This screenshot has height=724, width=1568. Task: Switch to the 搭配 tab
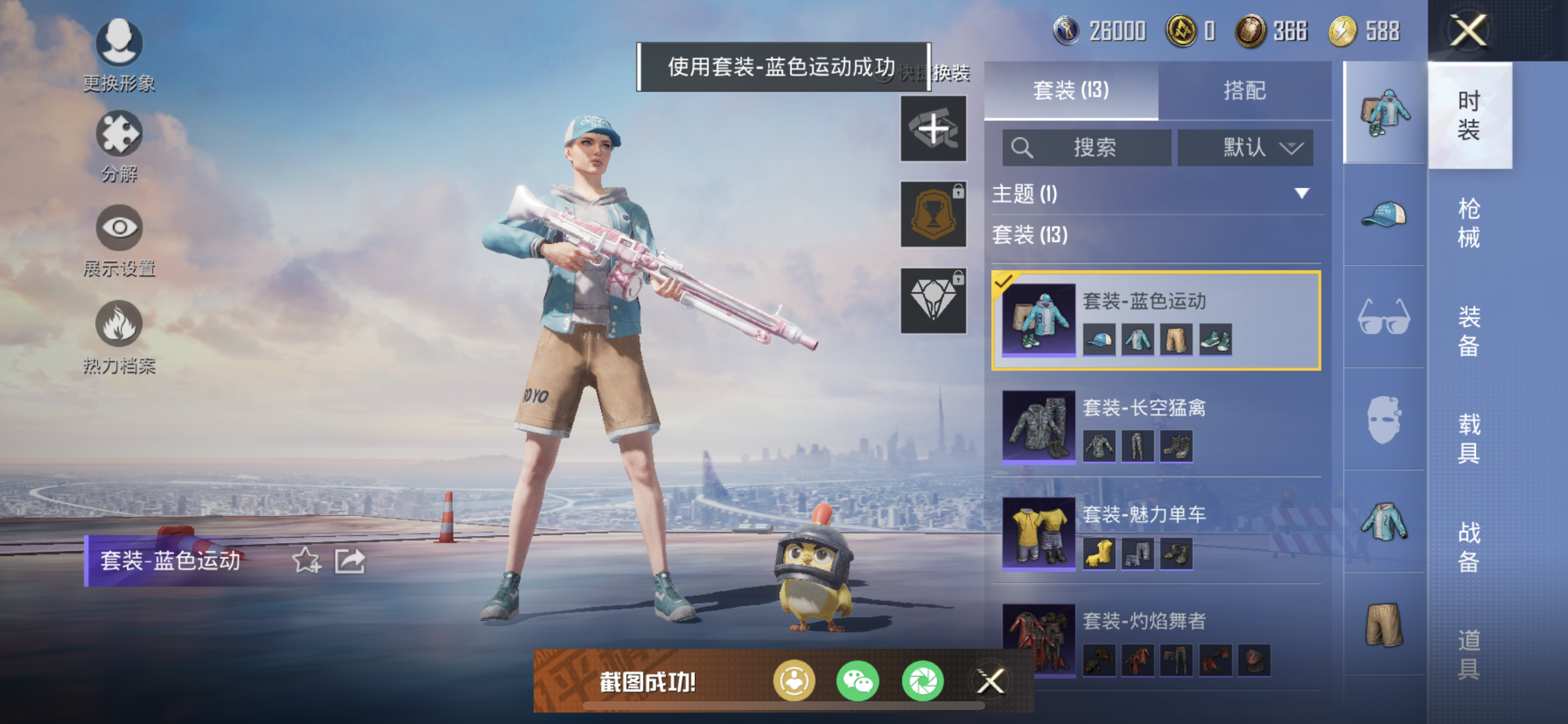click(1245, 90)
